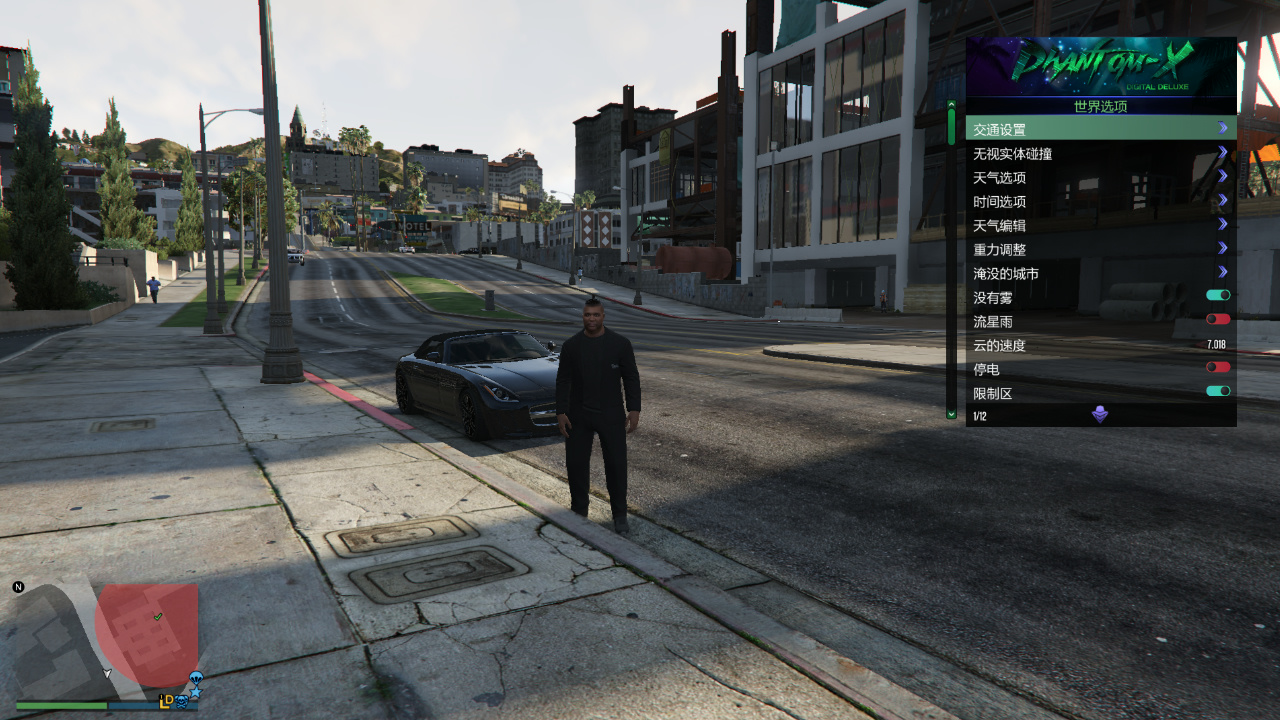Click the minimap radar
The height and width of the screenshot is (720, 1280).
(x=106, y=640)
